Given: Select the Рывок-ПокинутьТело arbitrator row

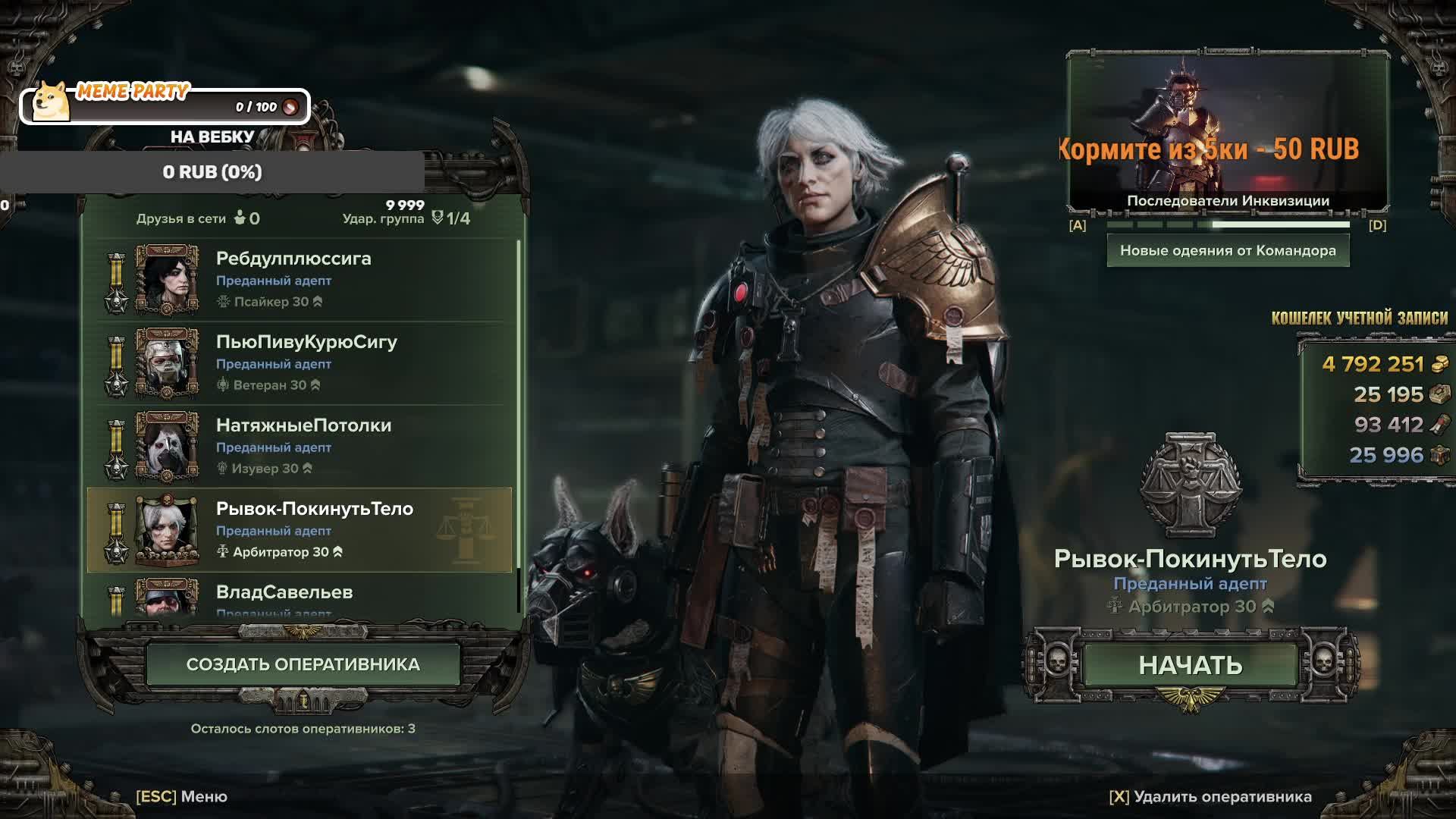Looking at the screenshot, I should pos(303,529).
